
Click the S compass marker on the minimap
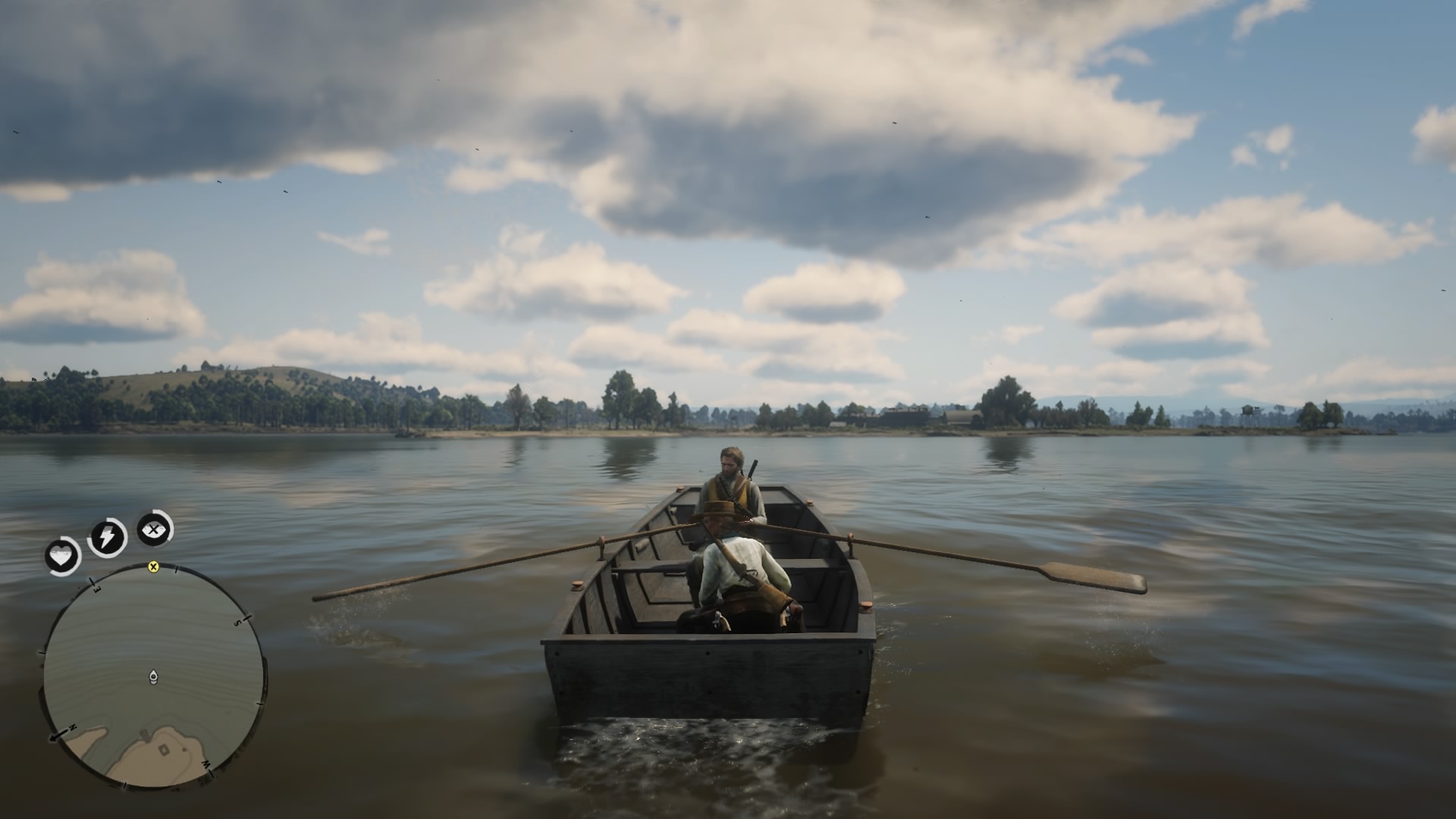[238, 622]
